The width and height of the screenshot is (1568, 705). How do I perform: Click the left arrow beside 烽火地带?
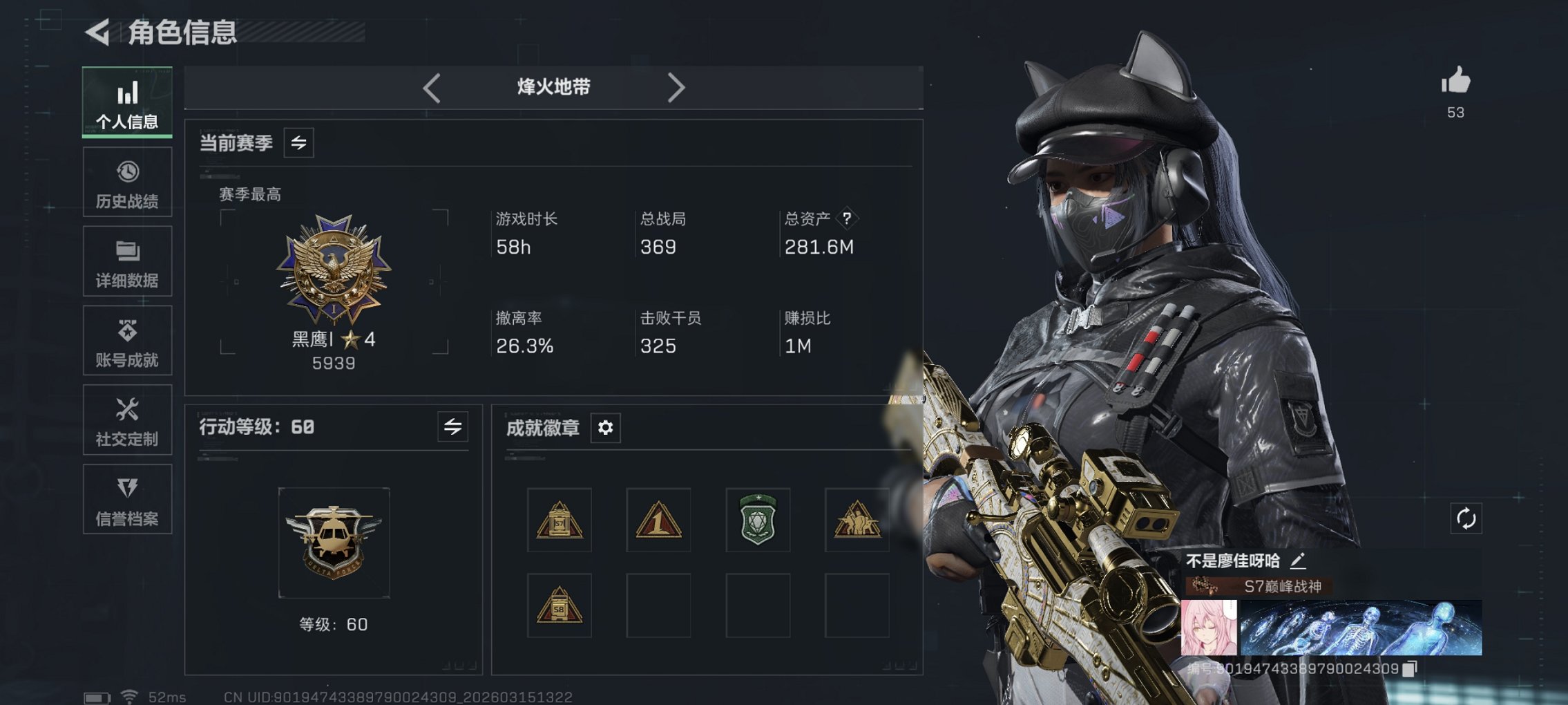click(432, 87)
